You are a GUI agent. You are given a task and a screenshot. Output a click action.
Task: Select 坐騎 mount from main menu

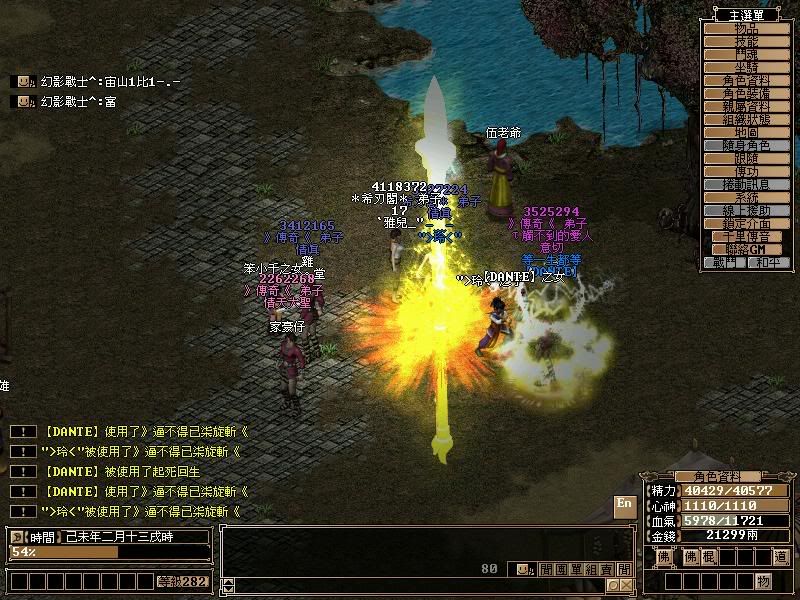point(747,67)
